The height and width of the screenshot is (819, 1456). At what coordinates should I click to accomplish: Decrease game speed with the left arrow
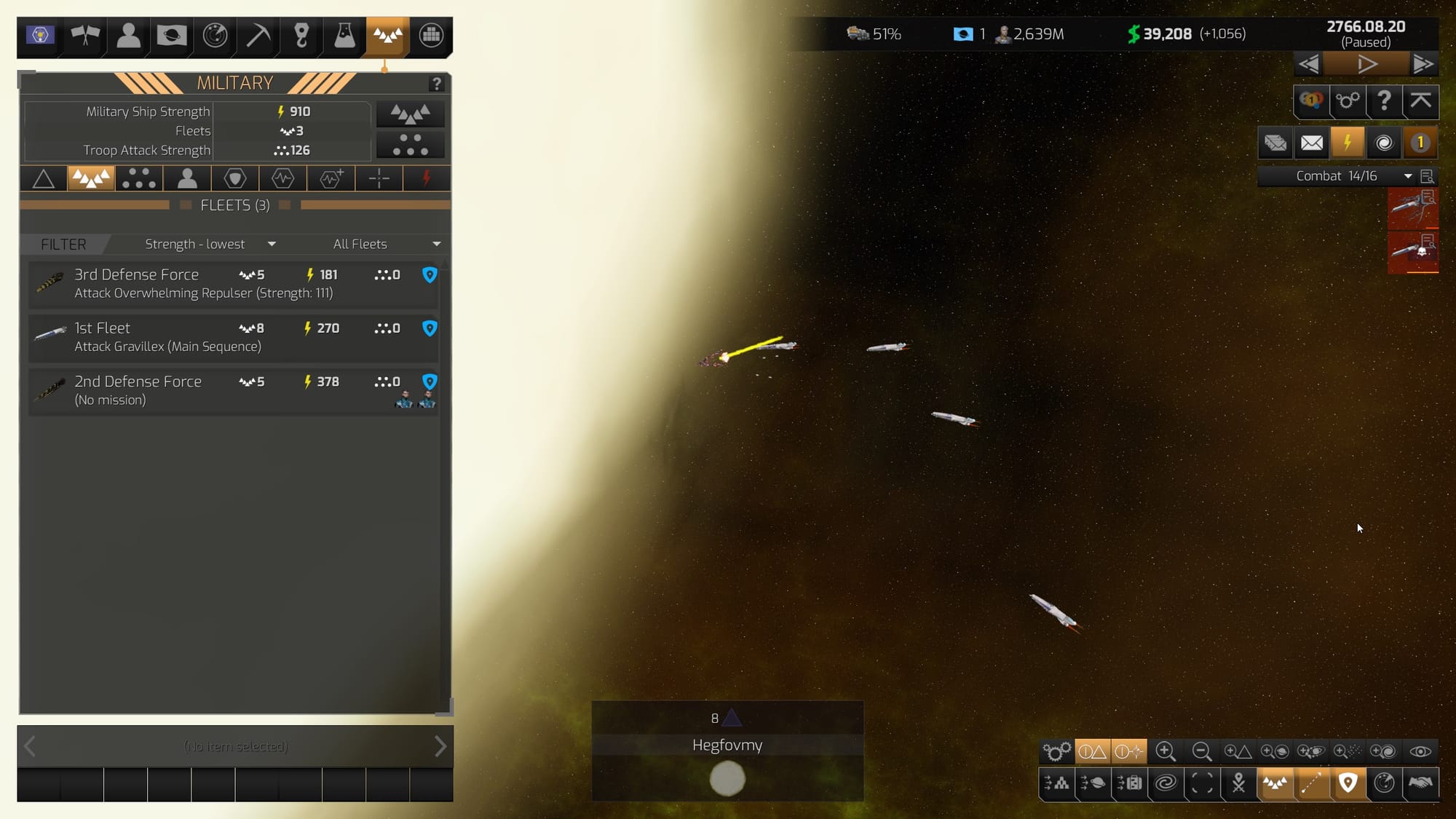[1308, 65]
